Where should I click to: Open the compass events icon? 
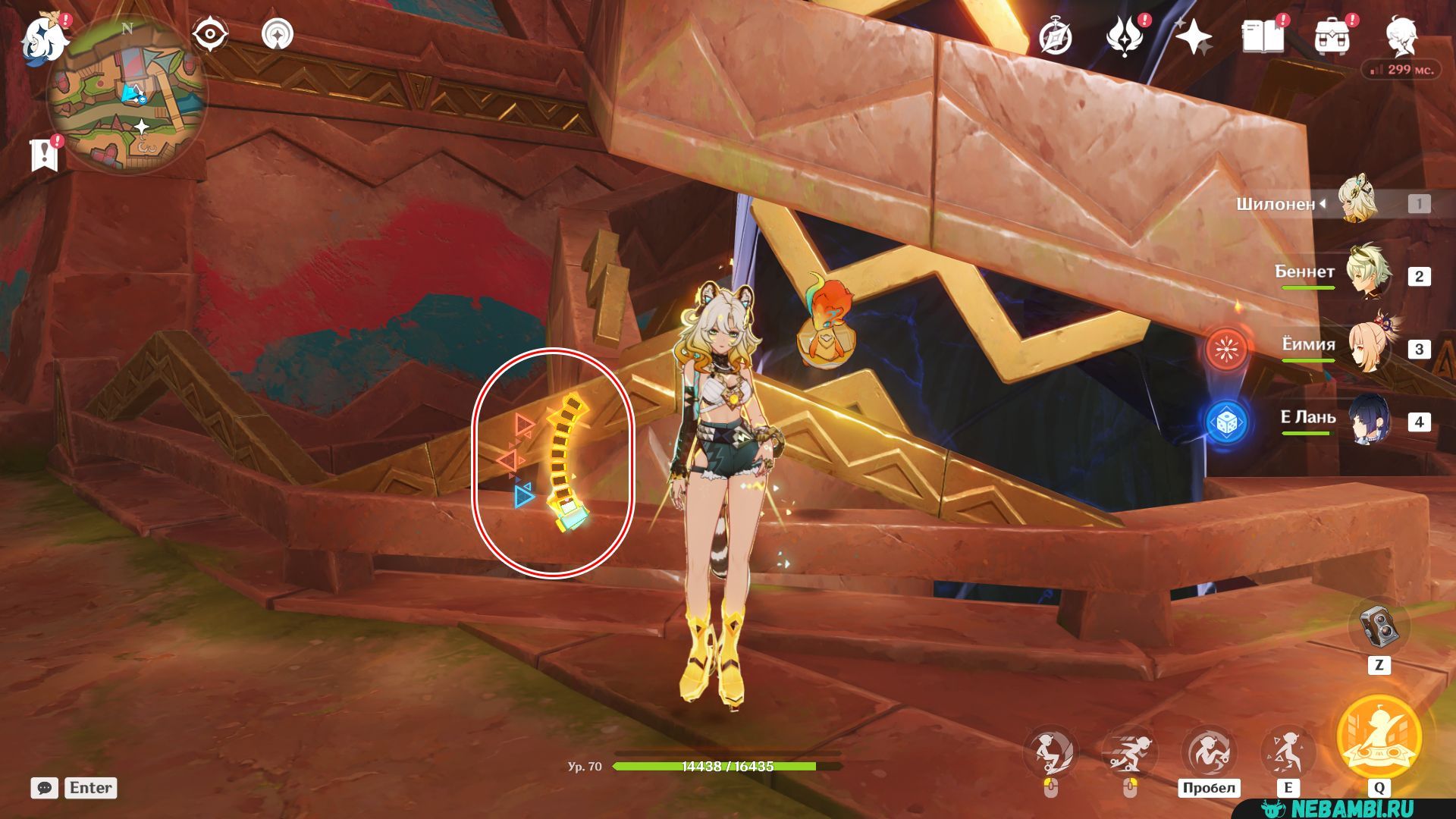[1056, 37]
